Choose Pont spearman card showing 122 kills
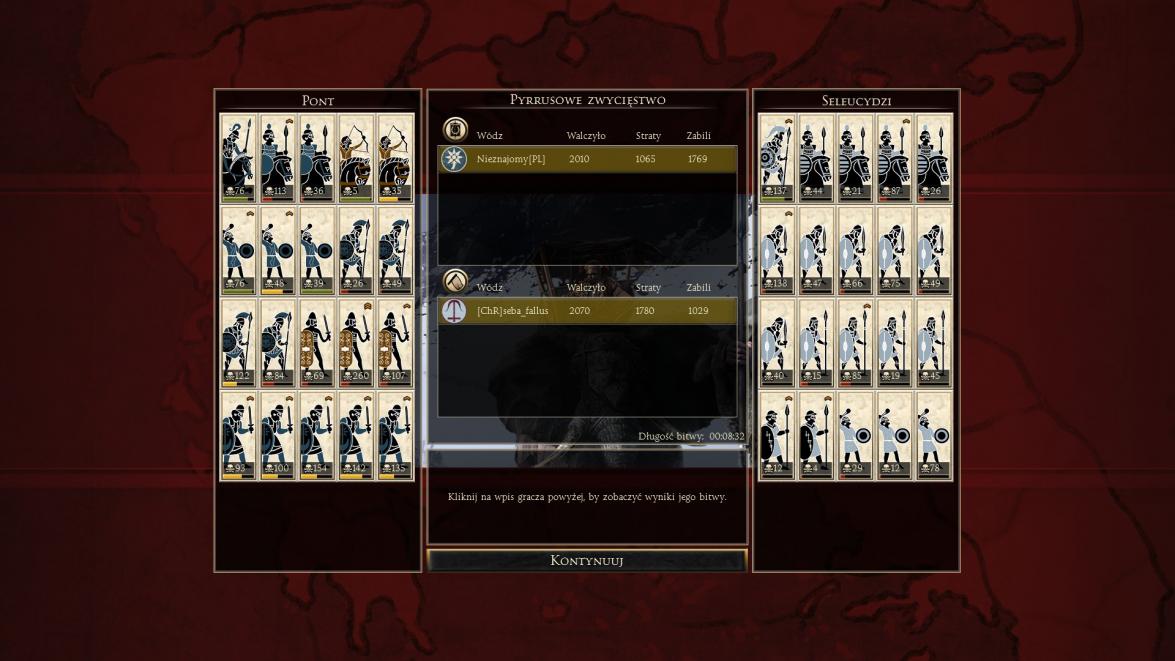This screenshot has height=661, width=1175. [238, 343]
